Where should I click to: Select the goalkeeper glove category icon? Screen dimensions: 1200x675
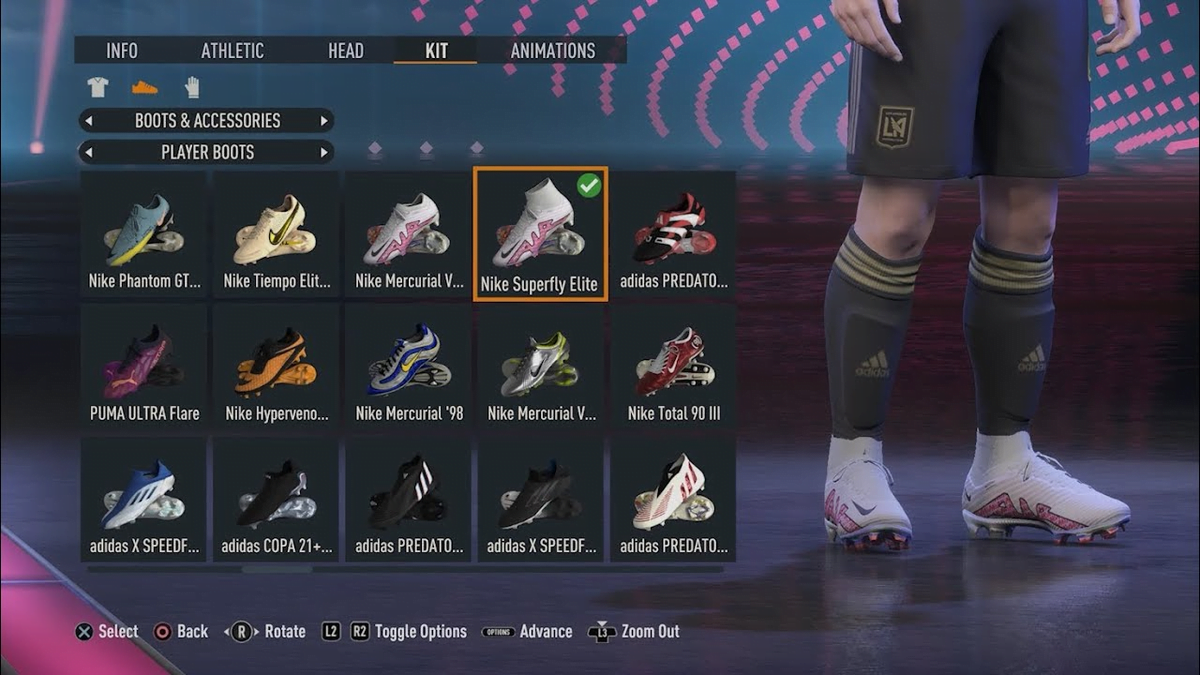(192, 87)
